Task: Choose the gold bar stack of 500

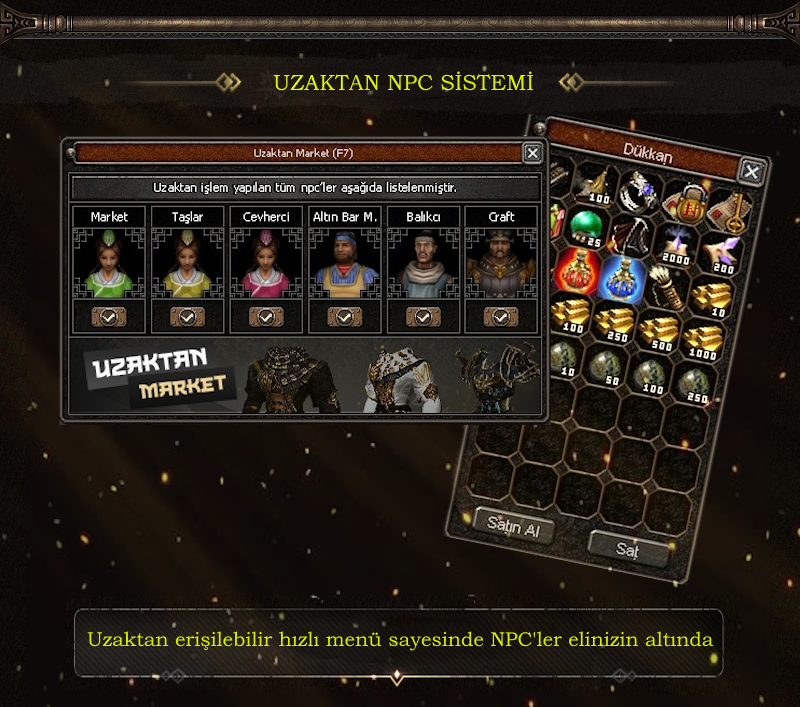Action: pyautogui.click(x=659, y=329)
